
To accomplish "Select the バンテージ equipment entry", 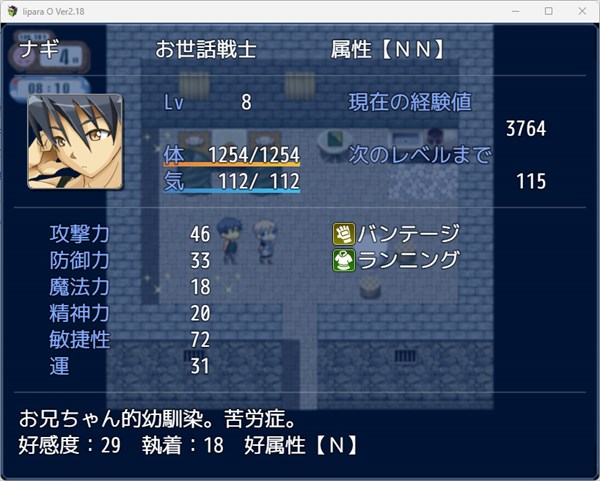I will point(397,234).
